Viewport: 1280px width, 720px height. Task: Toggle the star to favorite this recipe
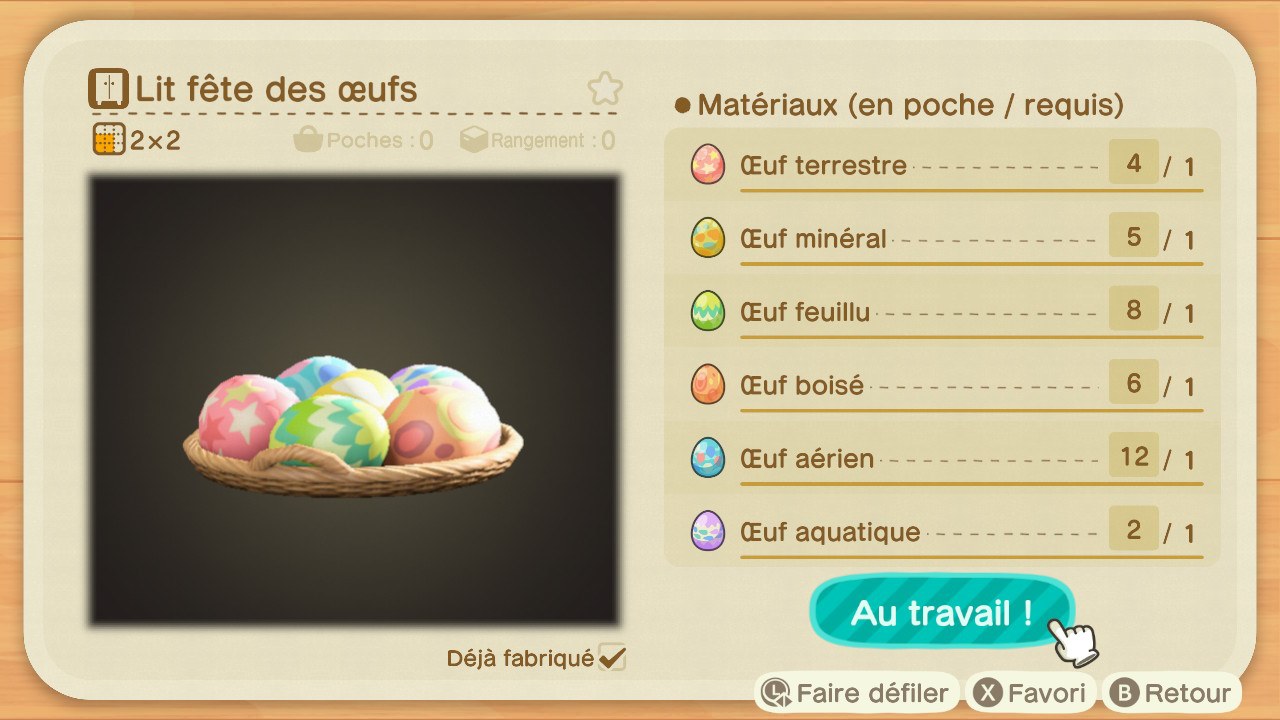(x=605, y=88)
